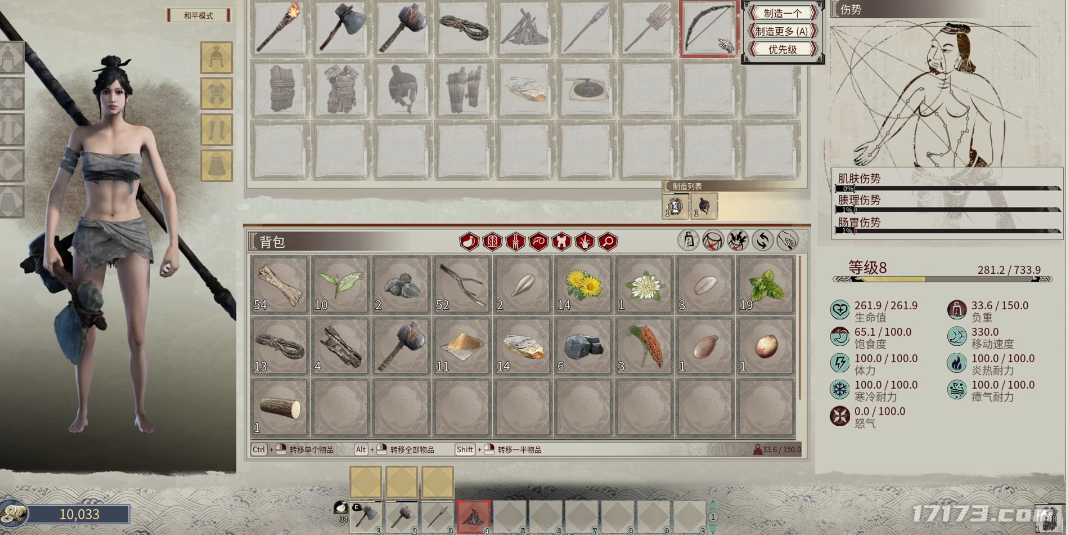Screen dimensions: 1068x535
Task: Select the coiled rope recipe
Action: [461, 27]
